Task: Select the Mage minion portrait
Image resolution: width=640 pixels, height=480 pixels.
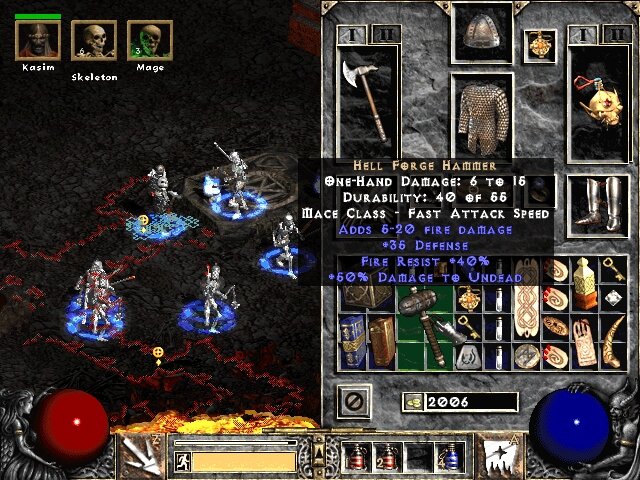Action: [150, 41]
